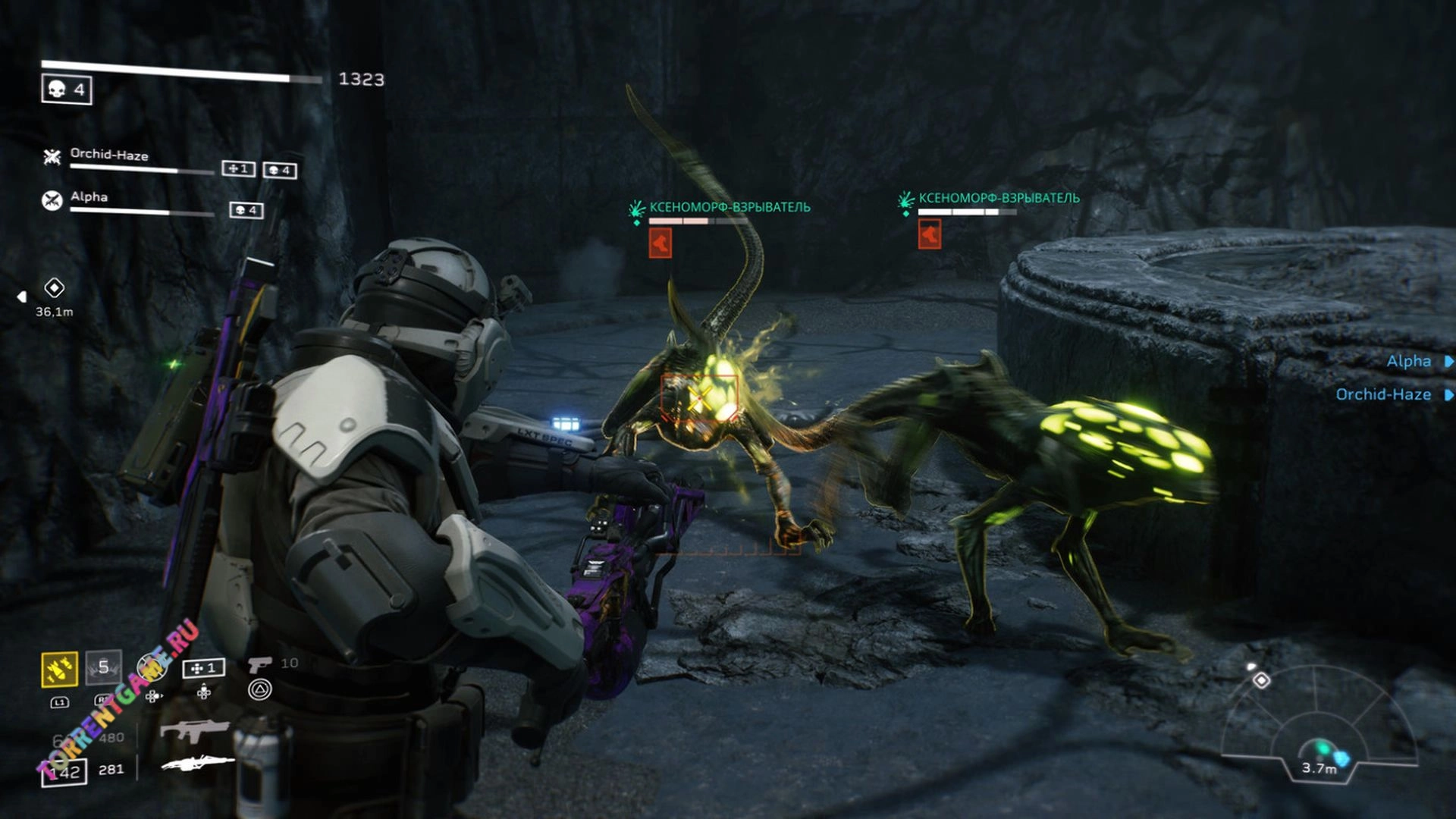
Task: Click the circular crosshair ability icon
Action: tap(152, 667)
